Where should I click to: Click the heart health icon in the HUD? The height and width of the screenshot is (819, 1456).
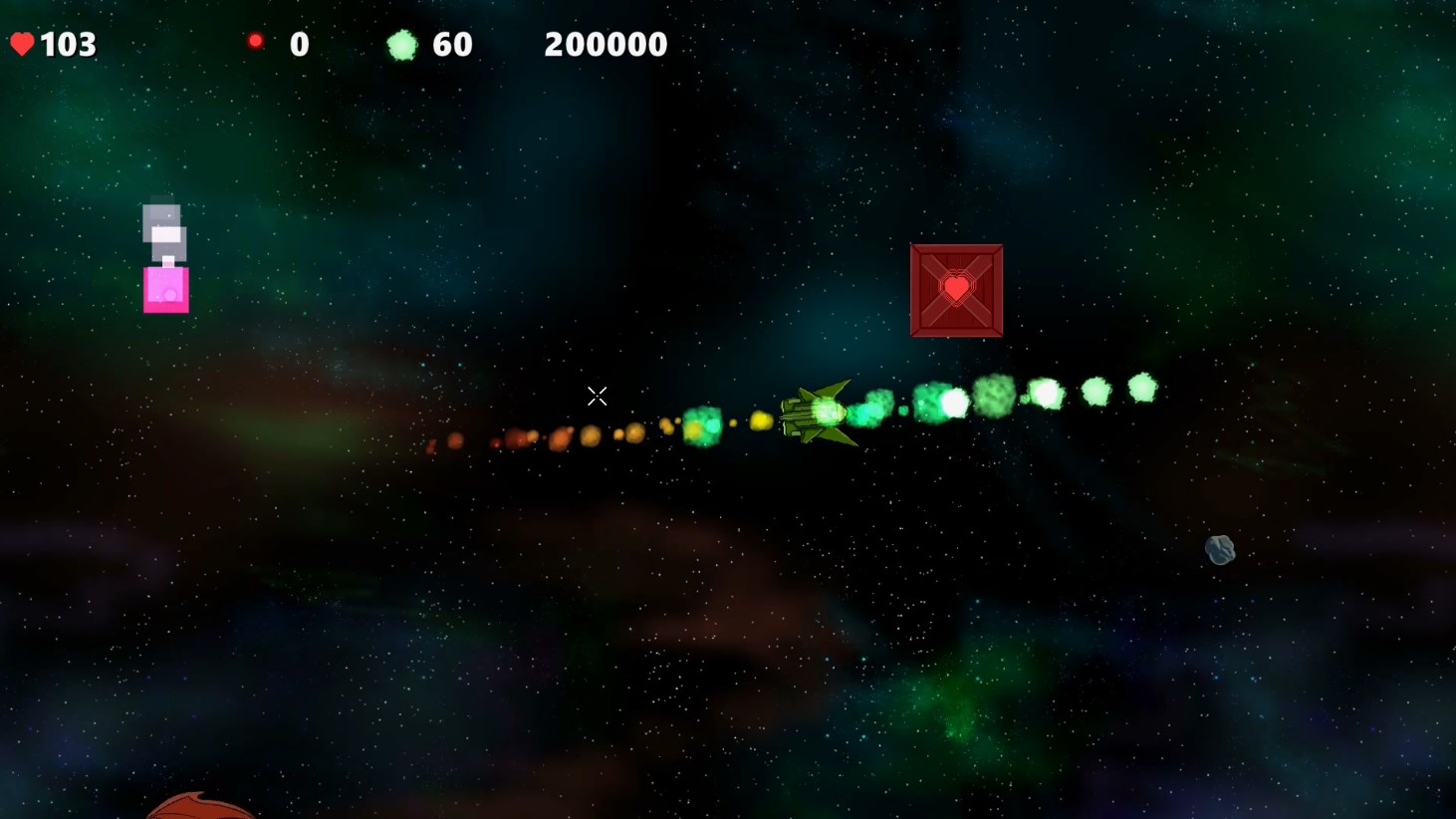(22, 43)
